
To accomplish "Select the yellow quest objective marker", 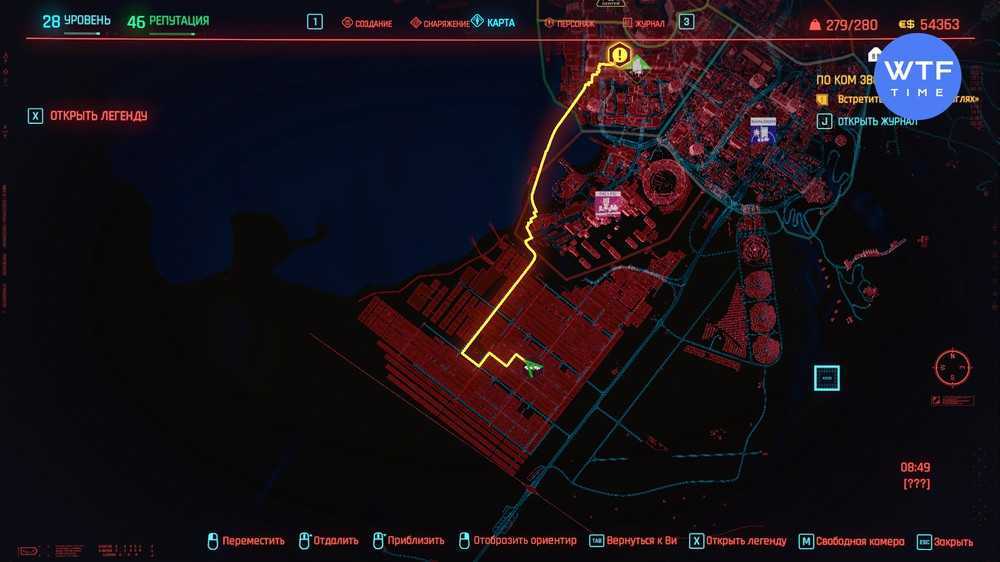I will pyautogui.click(x=620, y=55).
